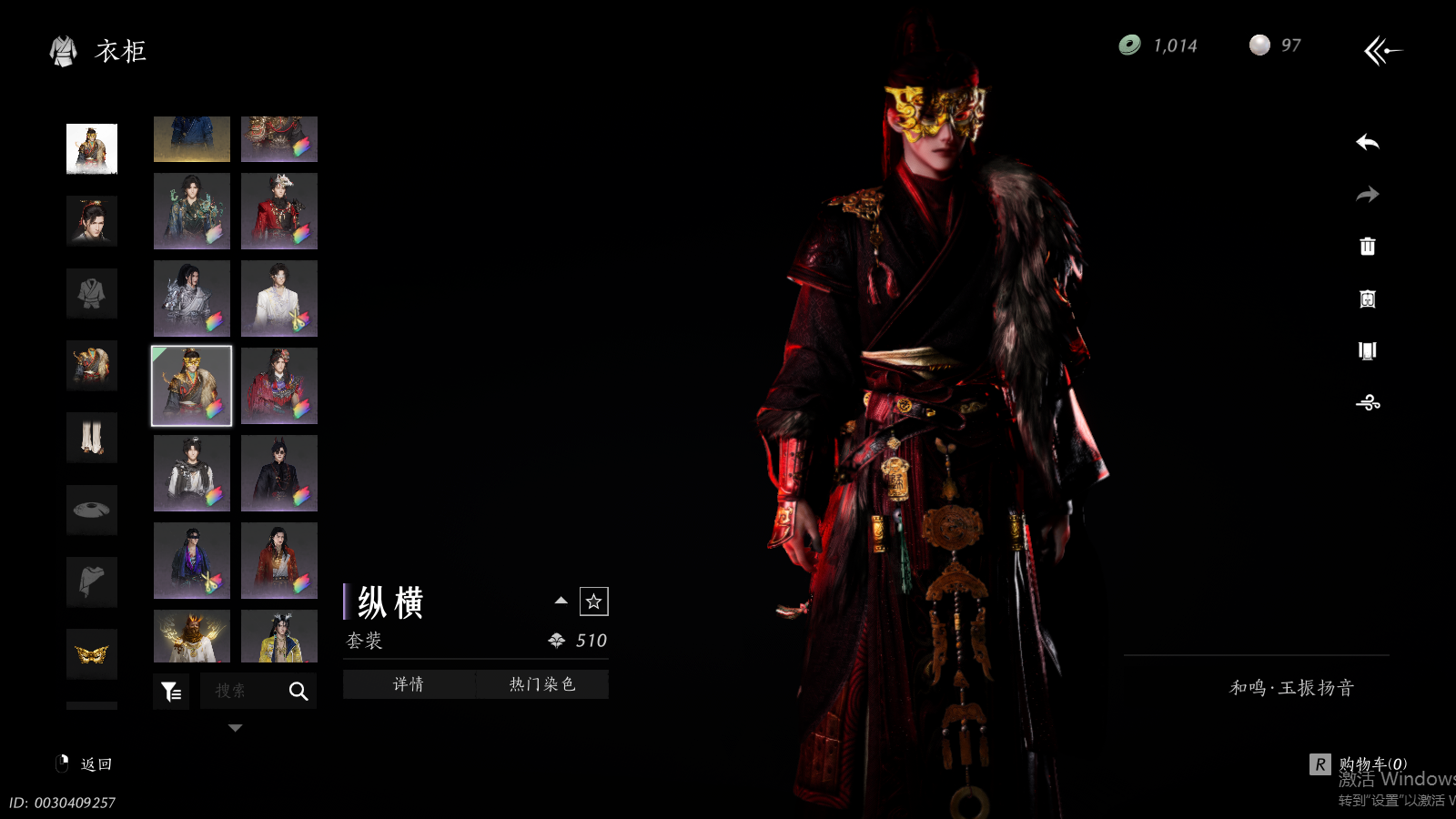This screenshot has height=819, width=1456.
Task: Click the outfit search field
Action: 242,692
